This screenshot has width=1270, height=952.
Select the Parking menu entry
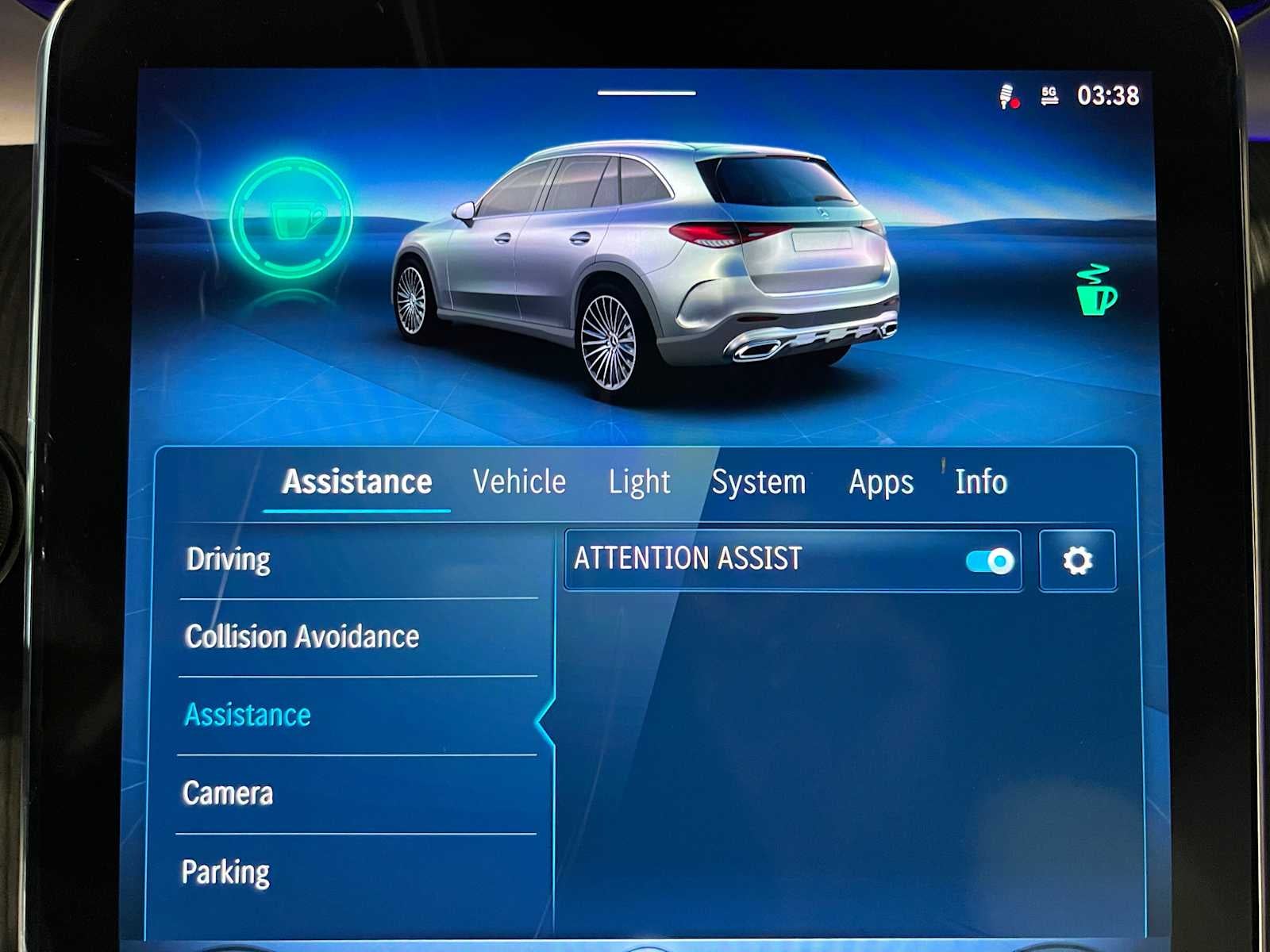tap(226, 872)
